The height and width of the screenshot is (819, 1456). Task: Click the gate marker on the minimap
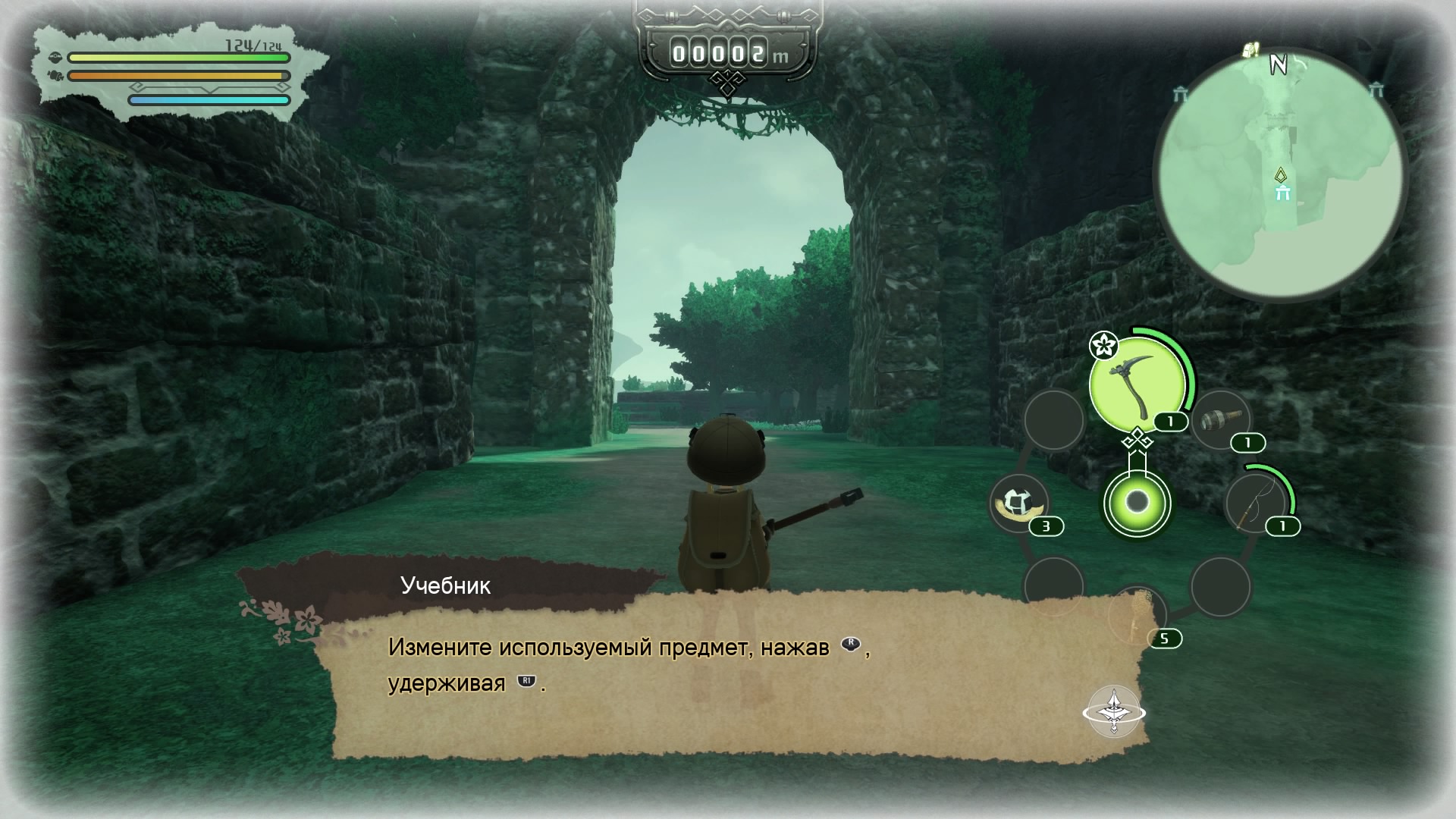coord(1282,194)
